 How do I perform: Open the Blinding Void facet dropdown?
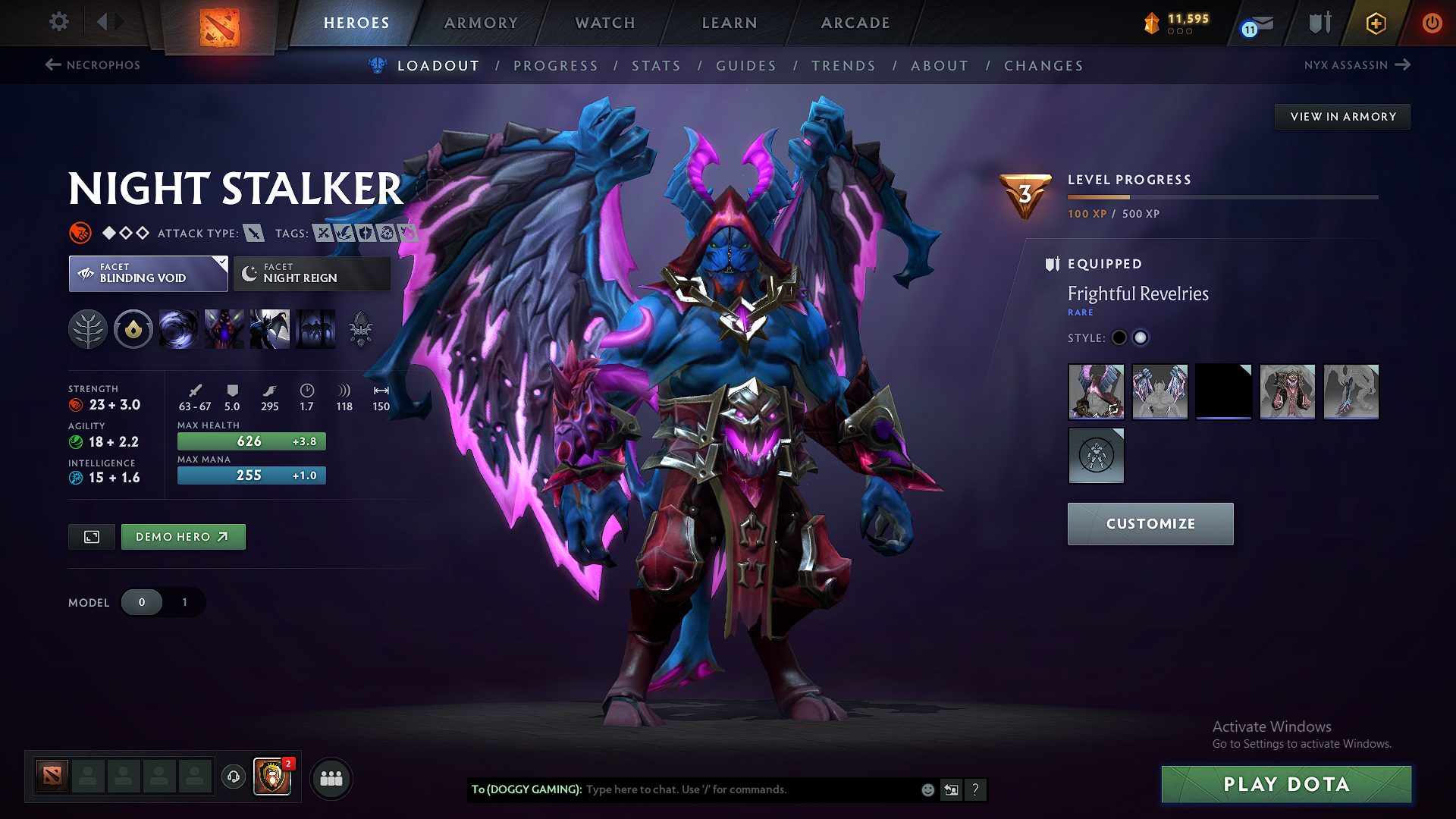pos(148,273)
